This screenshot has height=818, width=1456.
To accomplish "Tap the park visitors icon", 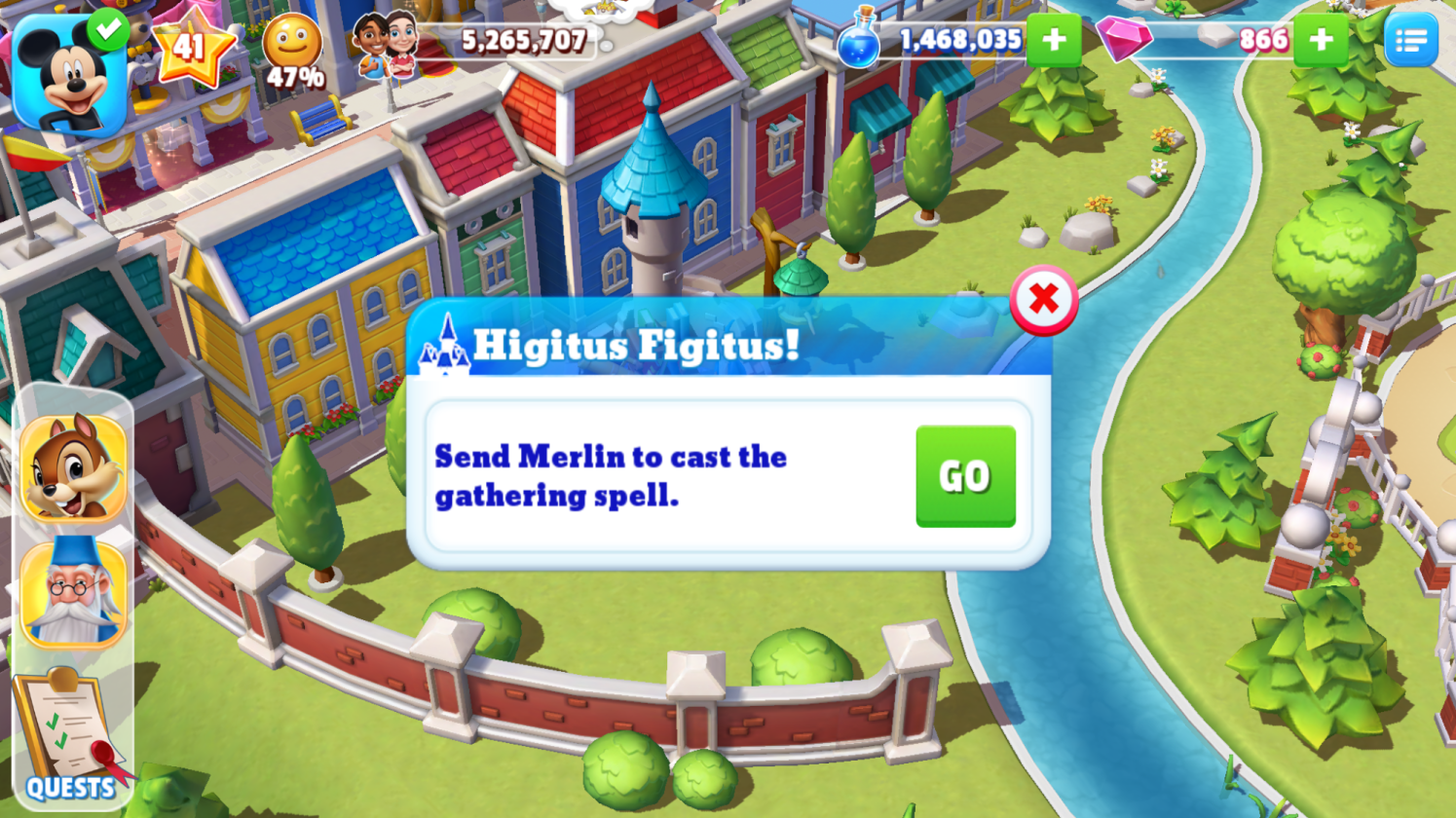I will tap(386, 45).
